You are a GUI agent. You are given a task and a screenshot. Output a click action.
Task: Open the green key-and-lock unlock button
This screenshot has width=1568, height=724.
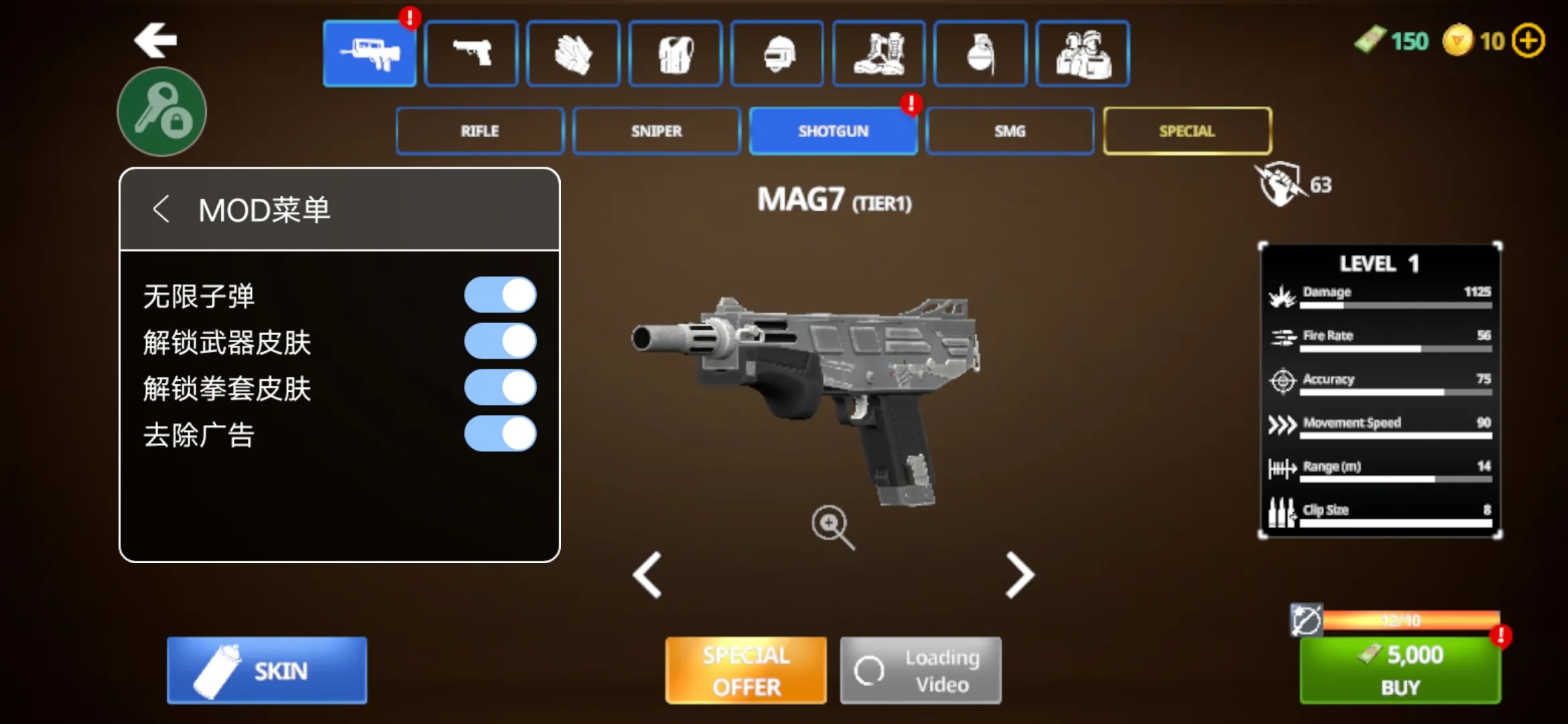pos(162,112)
